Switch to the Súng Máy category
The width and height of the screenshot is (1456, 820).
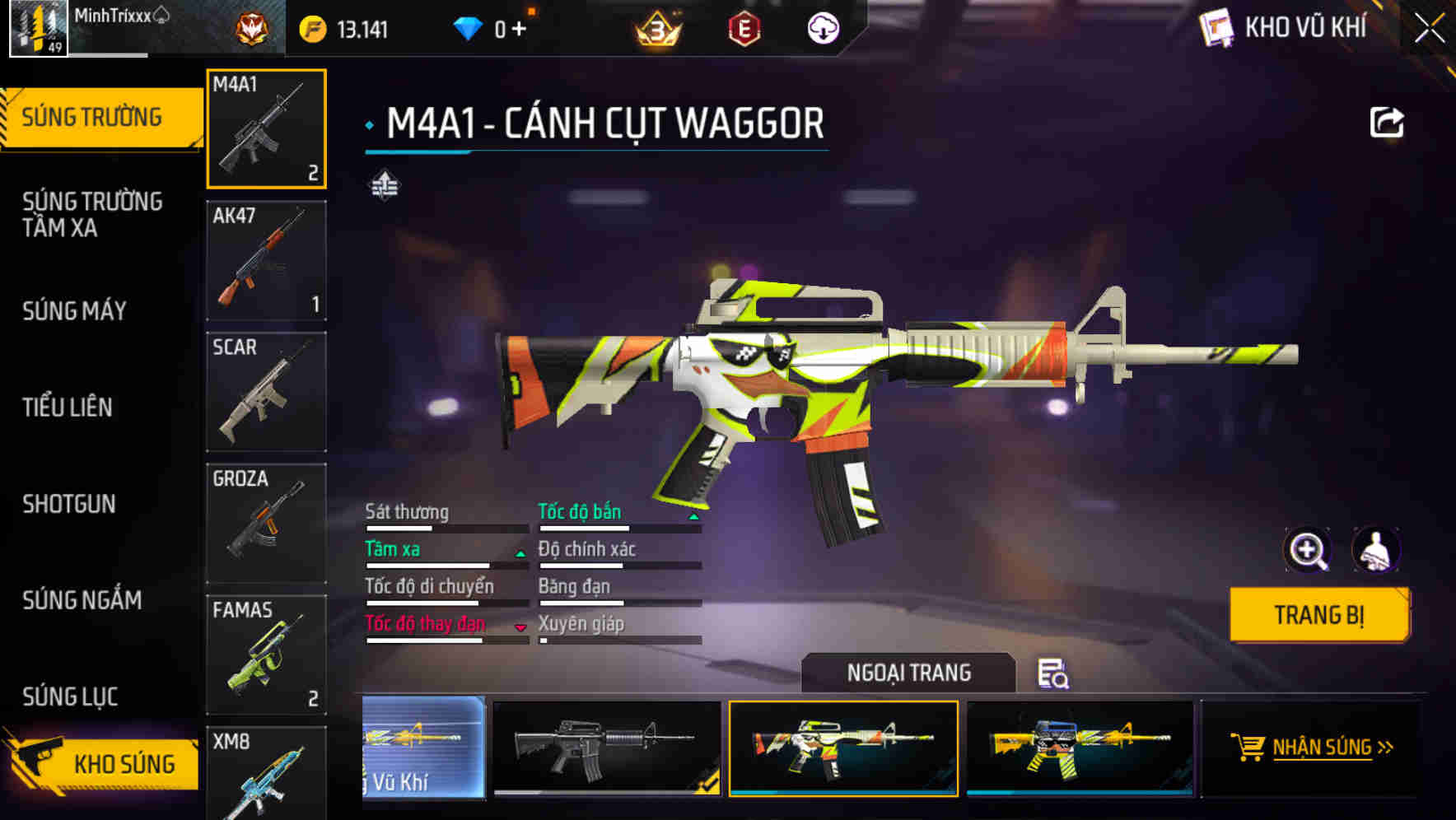pyautogui.click(x=74, y=311)
